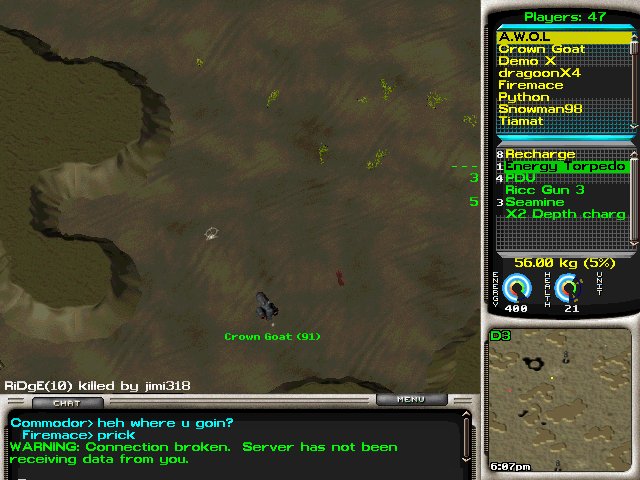Viewport: 640px width, 480px height.
Task: Choose the X2 Depth charge weapon
Action: point(565,214)
